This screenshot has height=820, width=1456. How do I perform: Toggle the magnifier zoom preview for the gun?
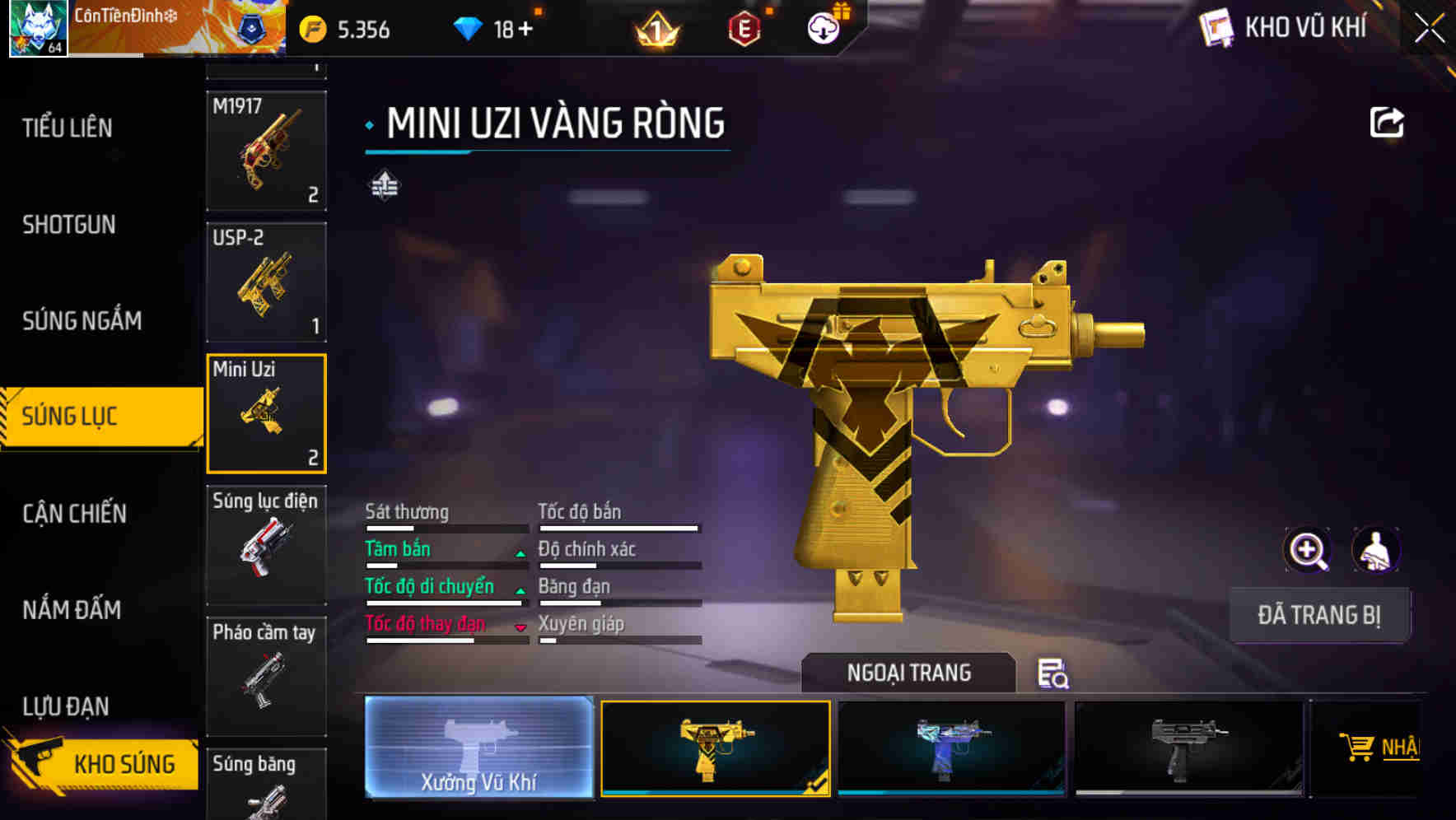click(1305, 549)
